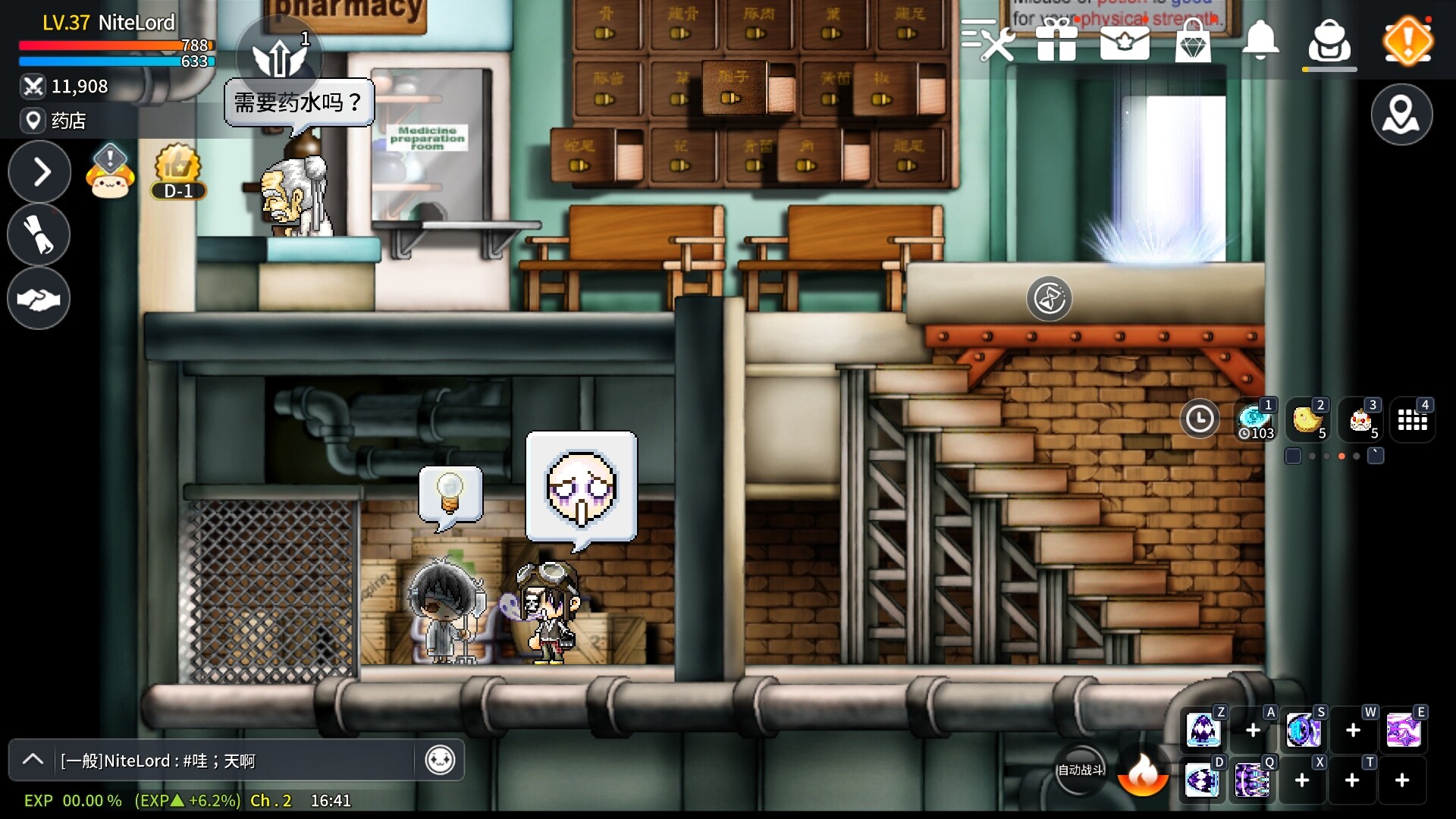Use the flame attack button
Viewport: 1456px width, 819px height.
pyautogui.click(x=1143, y=772)
